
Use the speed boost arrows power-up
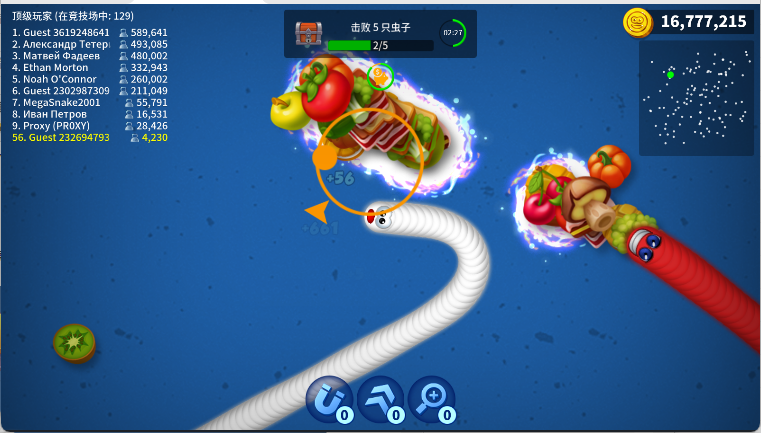pyautogui.click(x=380, y=399)
